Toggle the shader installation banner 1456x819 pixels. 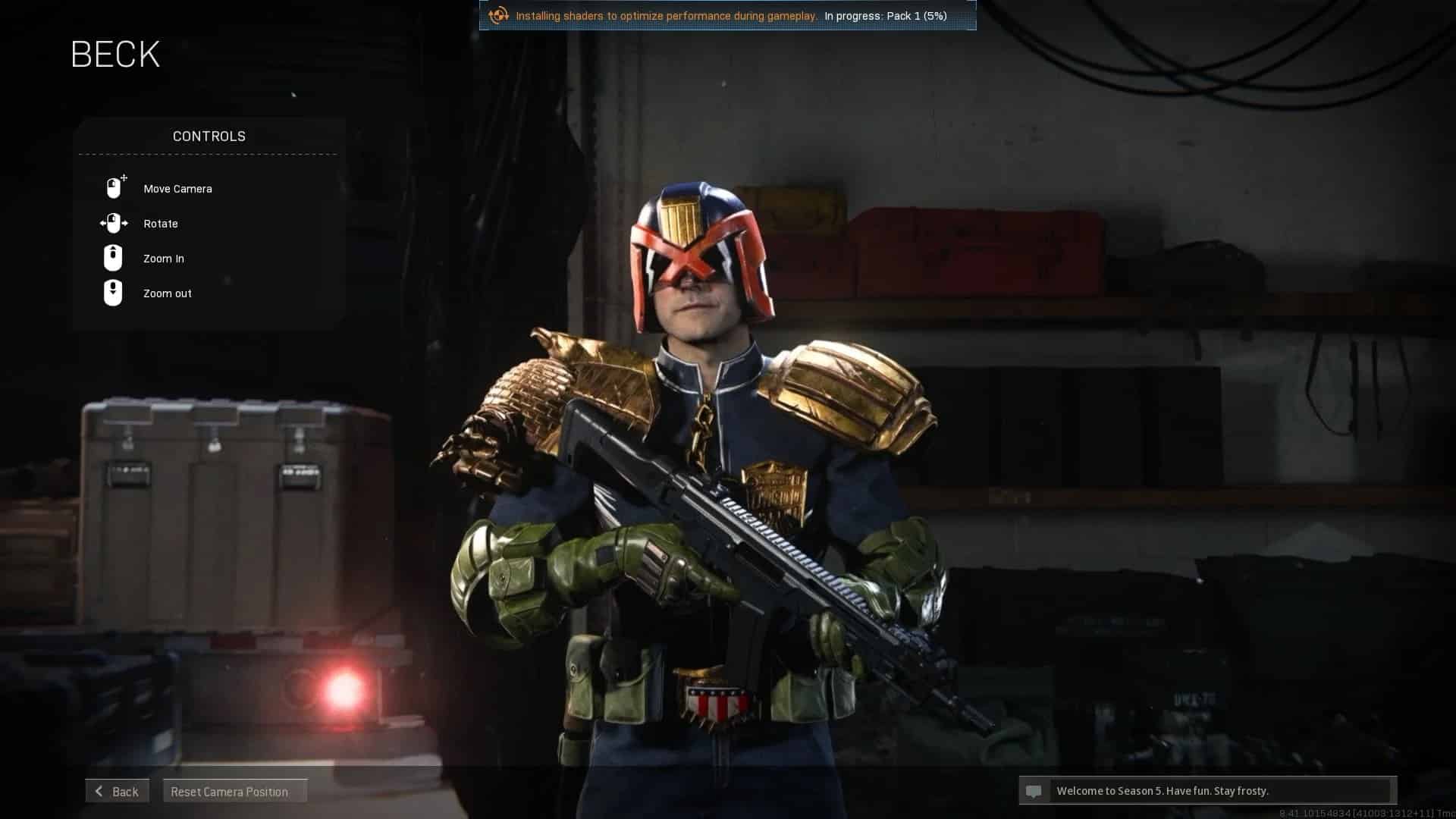tap(726, 15)
